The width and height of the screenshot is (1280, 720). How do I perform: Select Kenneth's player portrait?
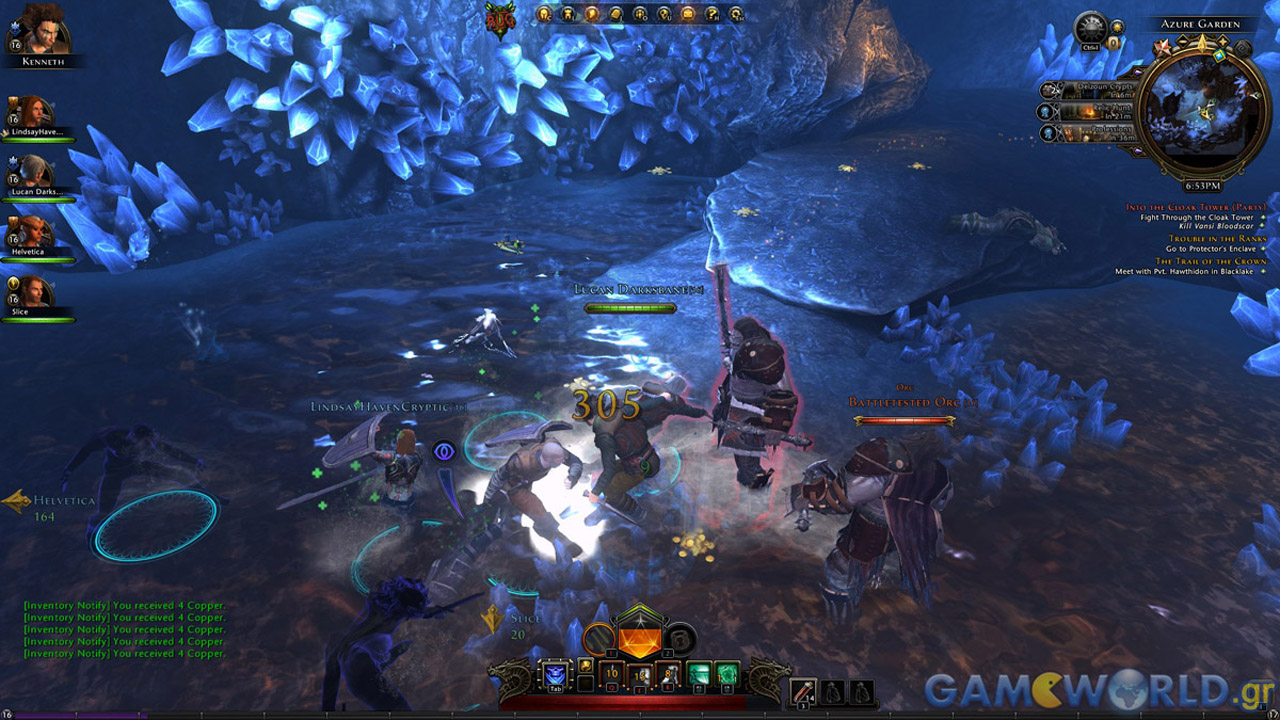pyautogui.click(x=44, y=28)
